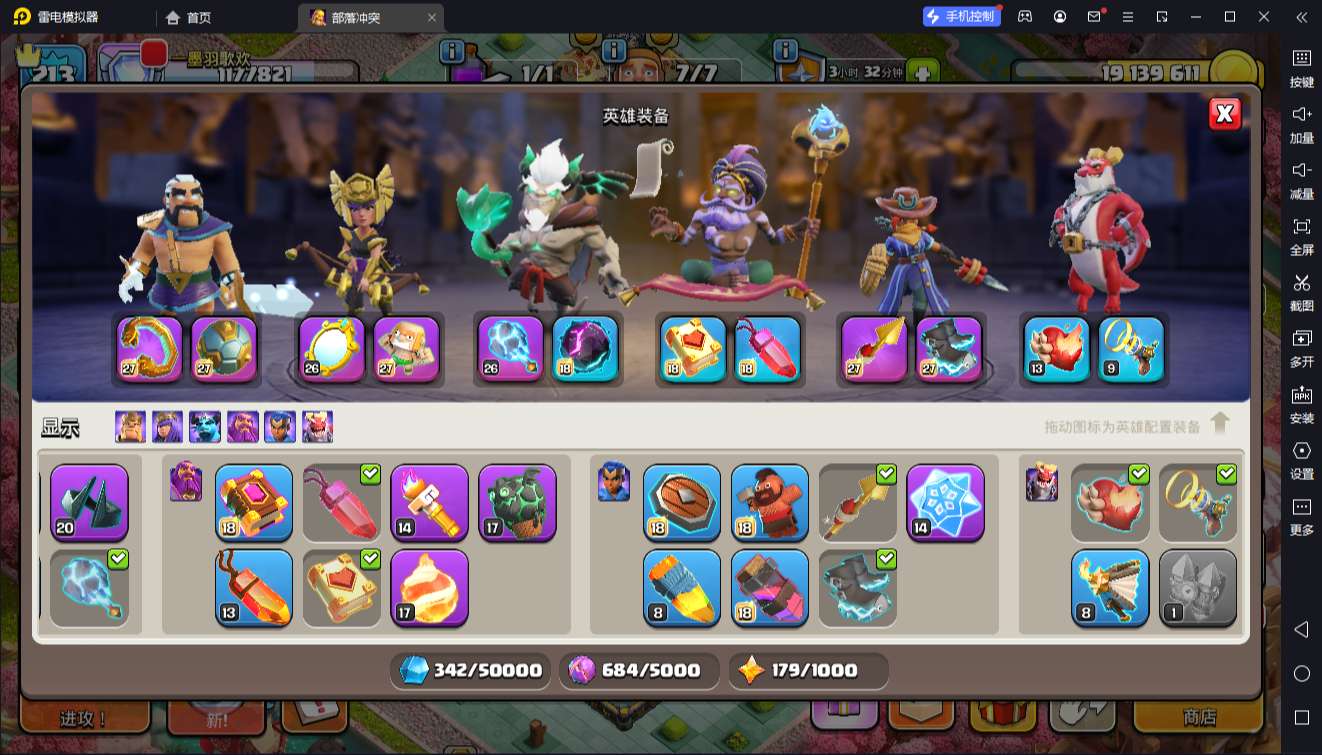
Task: Pick the blue snowflake equipment level 14
Action: pos(945,502)
